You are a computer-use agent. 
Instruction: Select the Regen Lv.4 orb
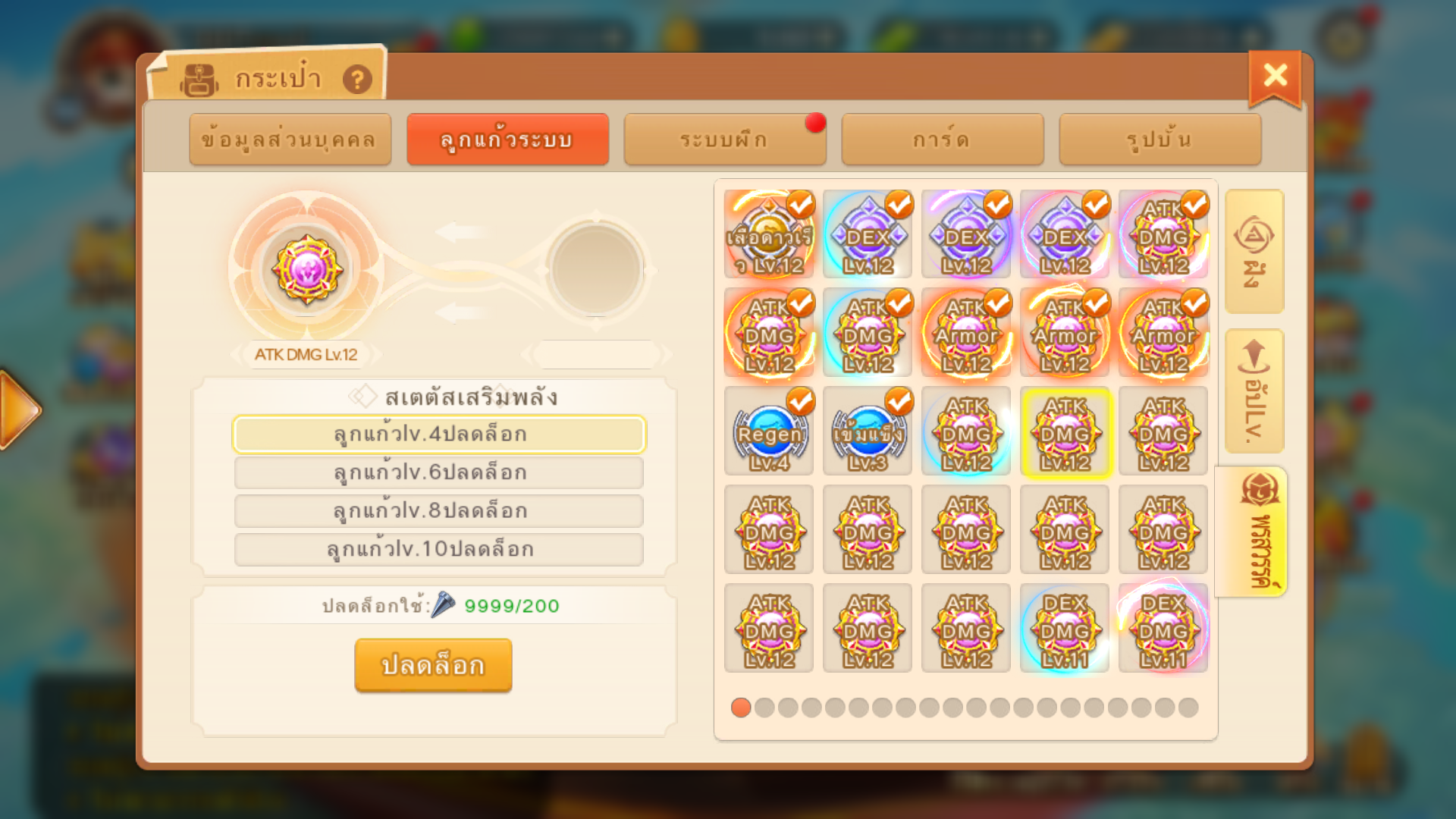[x=769, y=431]
